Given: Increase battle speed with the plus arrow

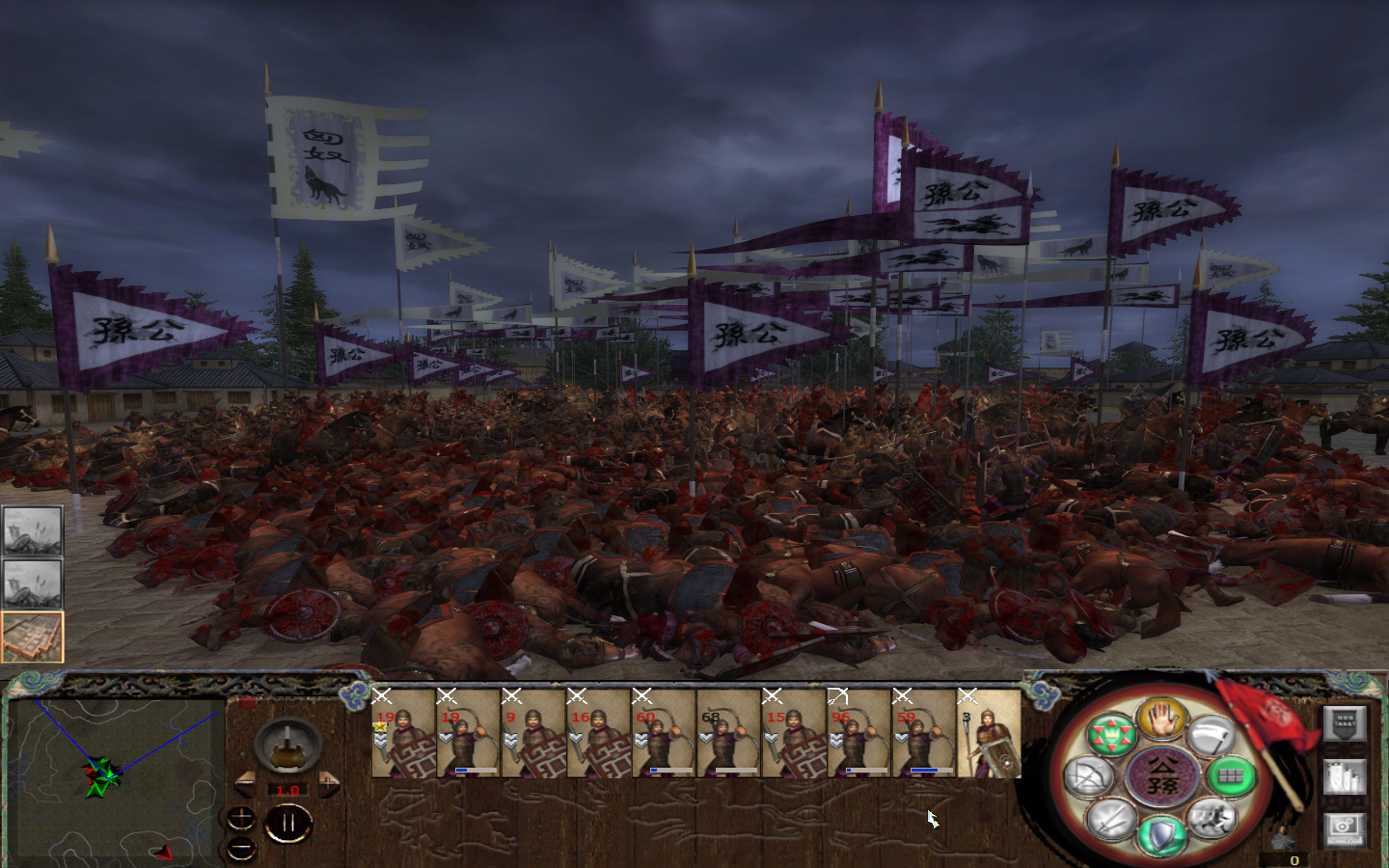Looking at the screenshot, I should (328, 786).
